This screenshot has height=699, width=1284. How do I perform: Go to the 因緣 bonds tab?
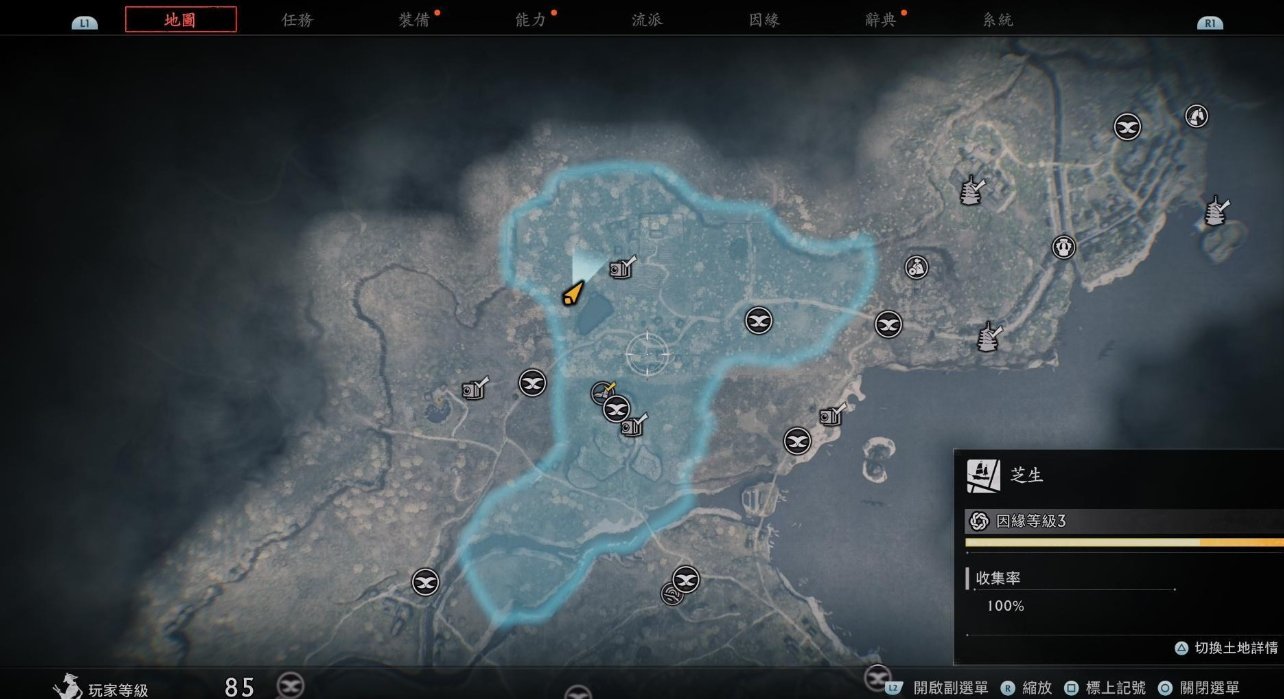point(764,20)
